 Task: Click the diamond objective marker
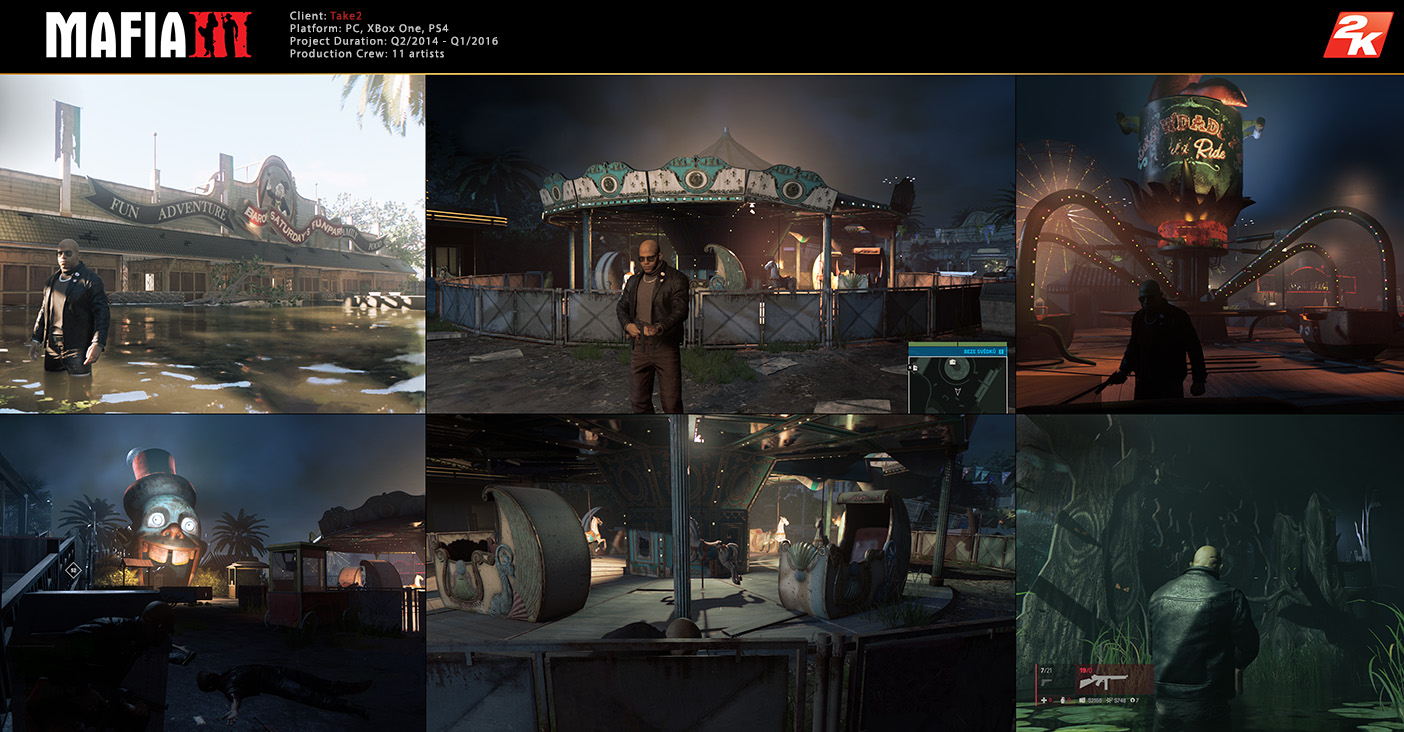(x=73, y=571)
